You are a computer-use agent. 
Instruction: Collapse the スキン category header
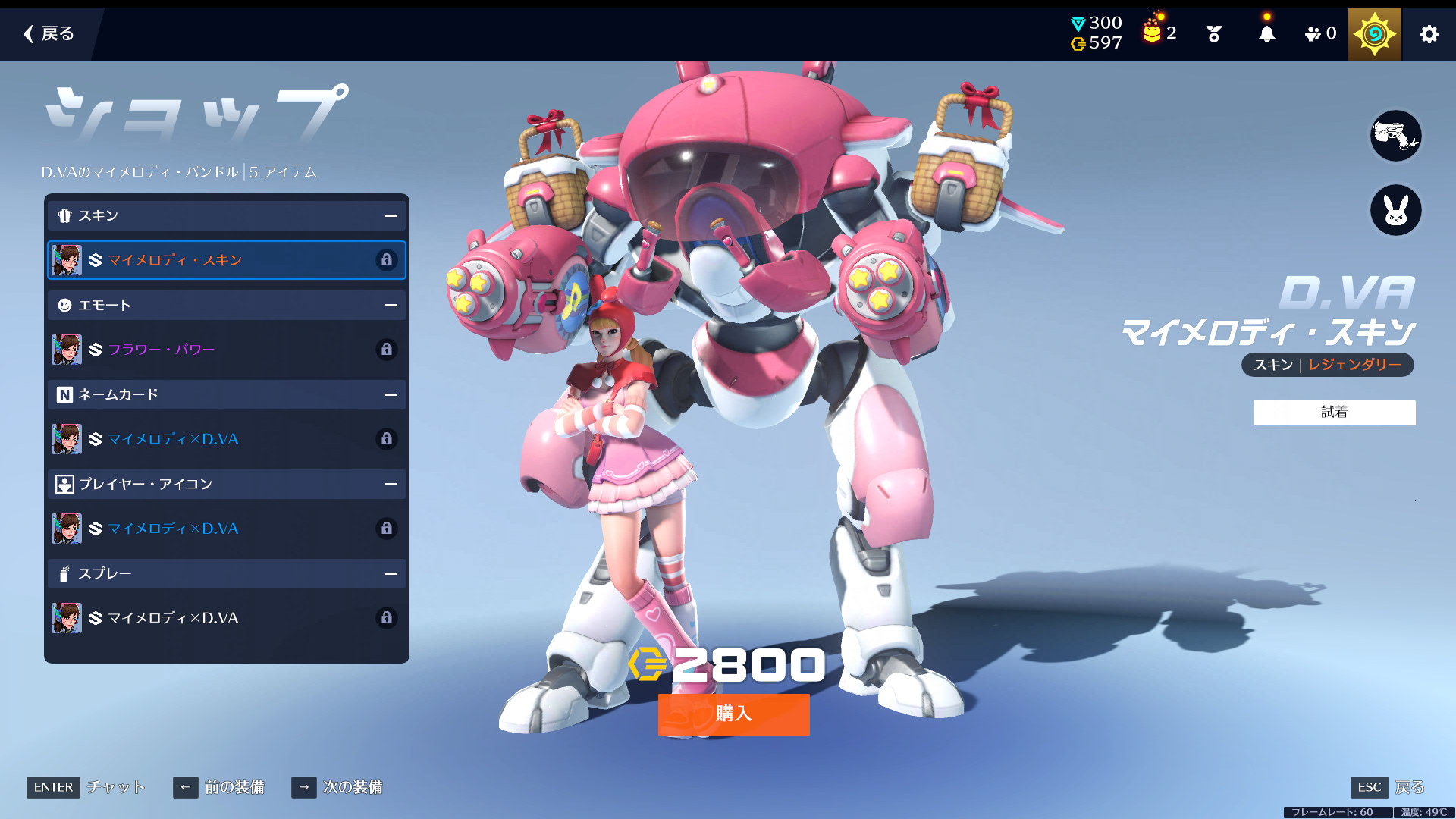391,216
